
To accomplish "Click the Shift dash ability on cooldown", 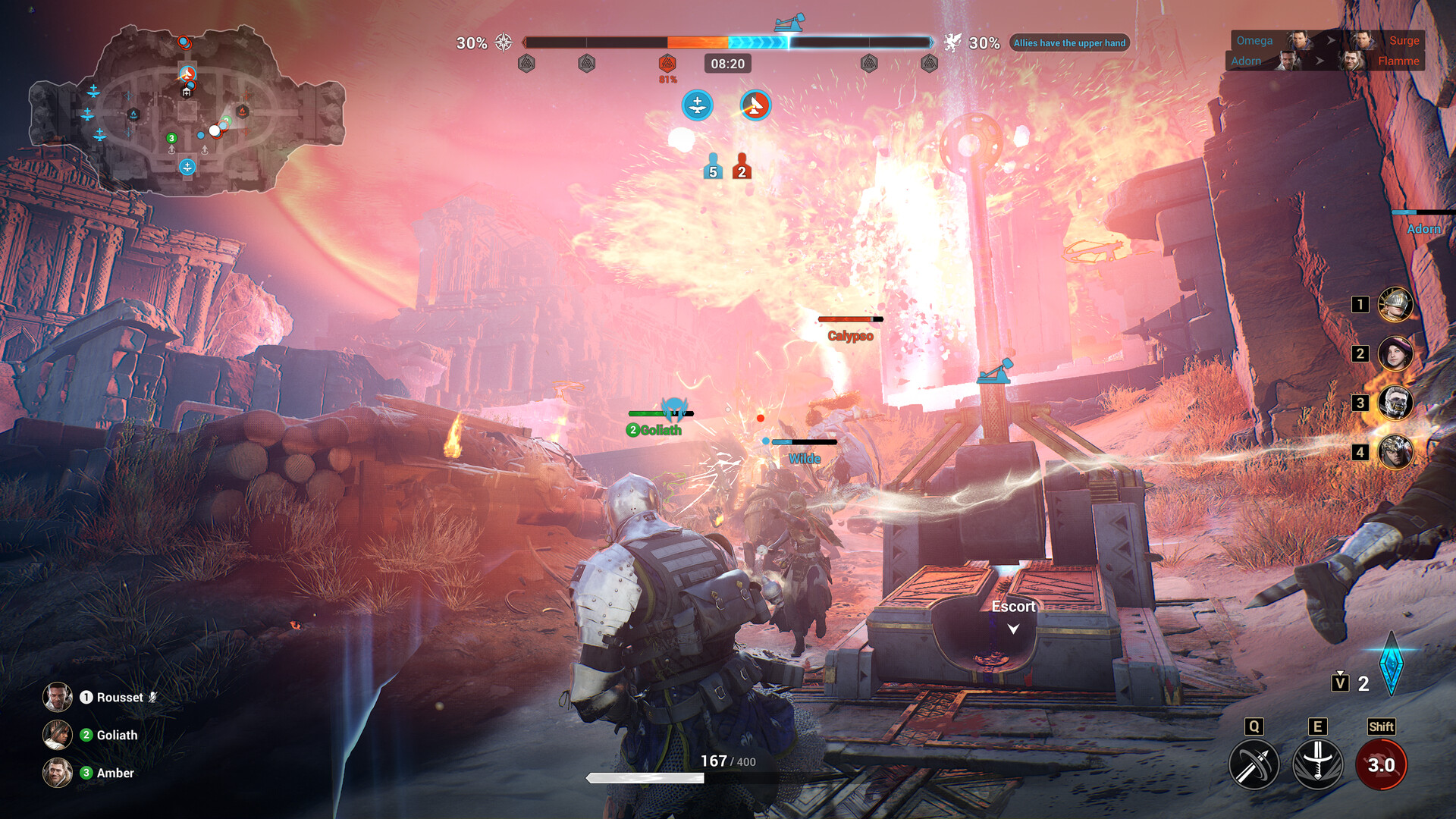I will coord(1382,764).
